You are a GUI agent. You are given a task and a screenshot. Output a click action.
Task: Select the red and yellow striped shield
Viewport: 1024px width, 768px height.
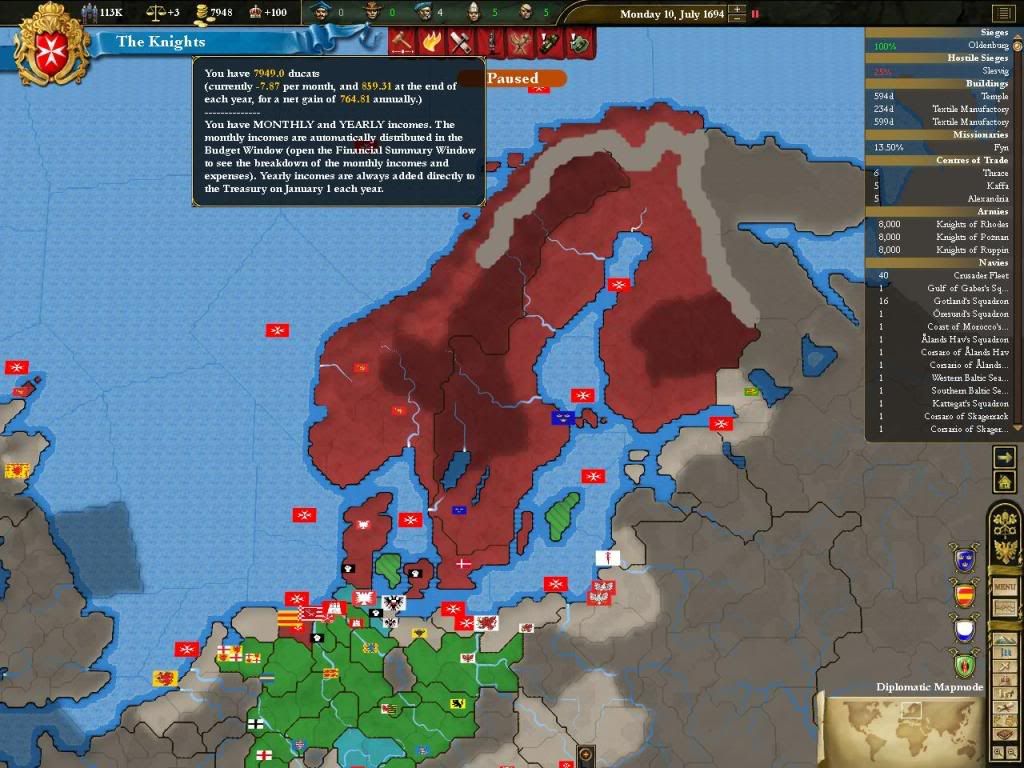tap(964, 595)
